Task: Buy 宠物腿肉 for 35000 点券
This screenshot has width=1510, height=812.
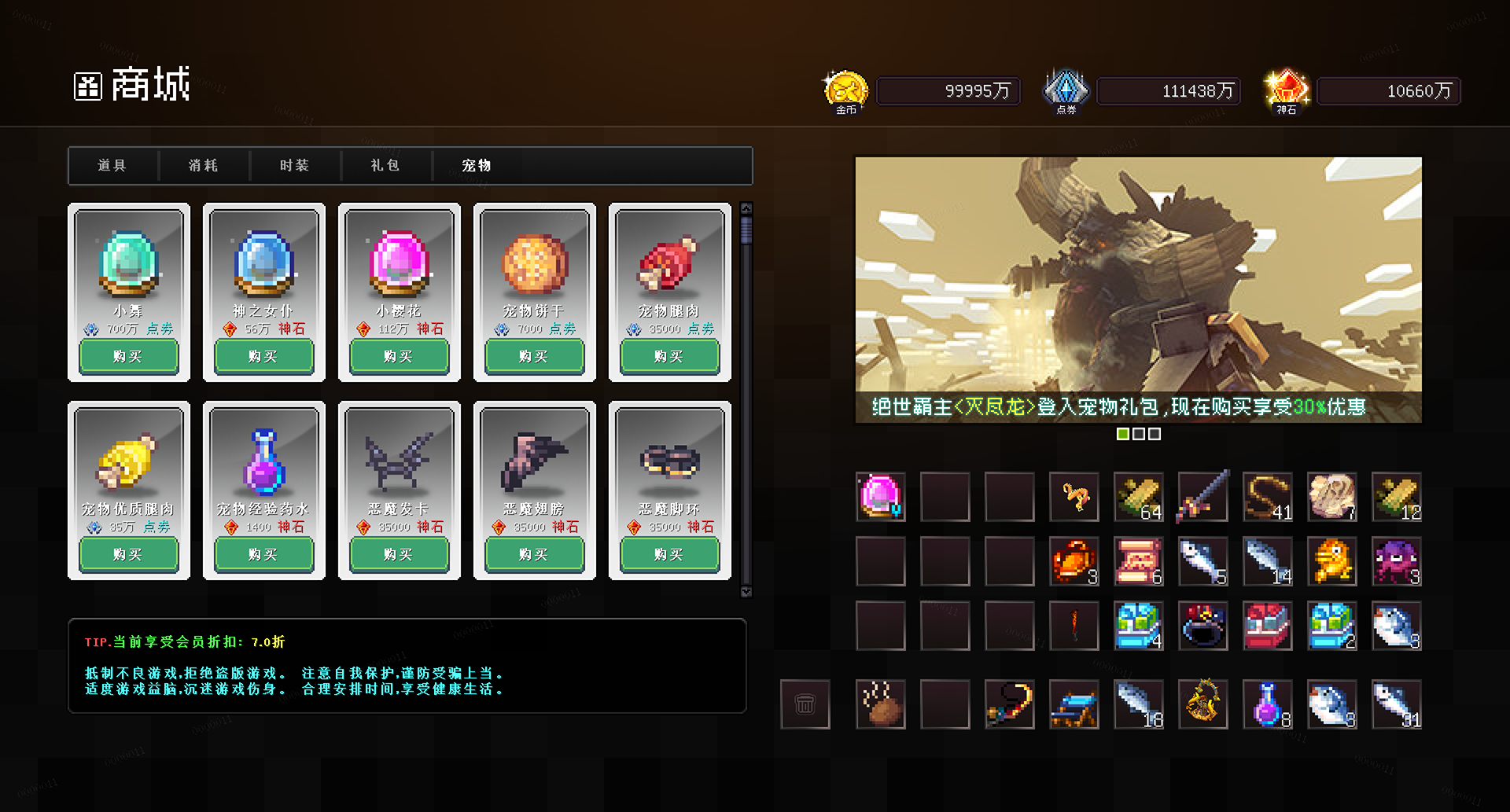Action: pyautogui.click(x=669, y=357)
